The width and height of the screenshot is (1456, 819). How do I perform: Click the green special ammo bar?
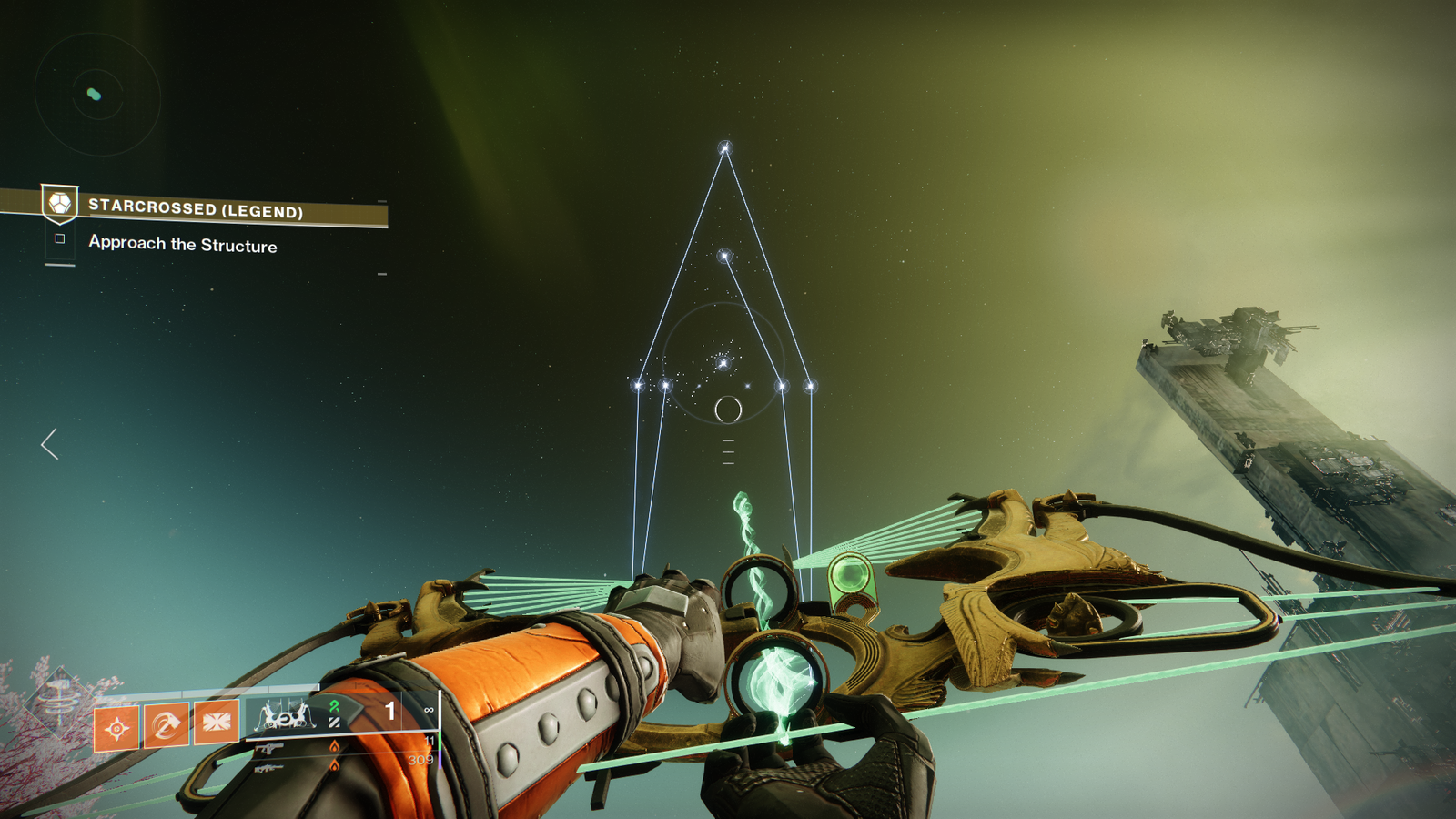[x=440, y=743]
